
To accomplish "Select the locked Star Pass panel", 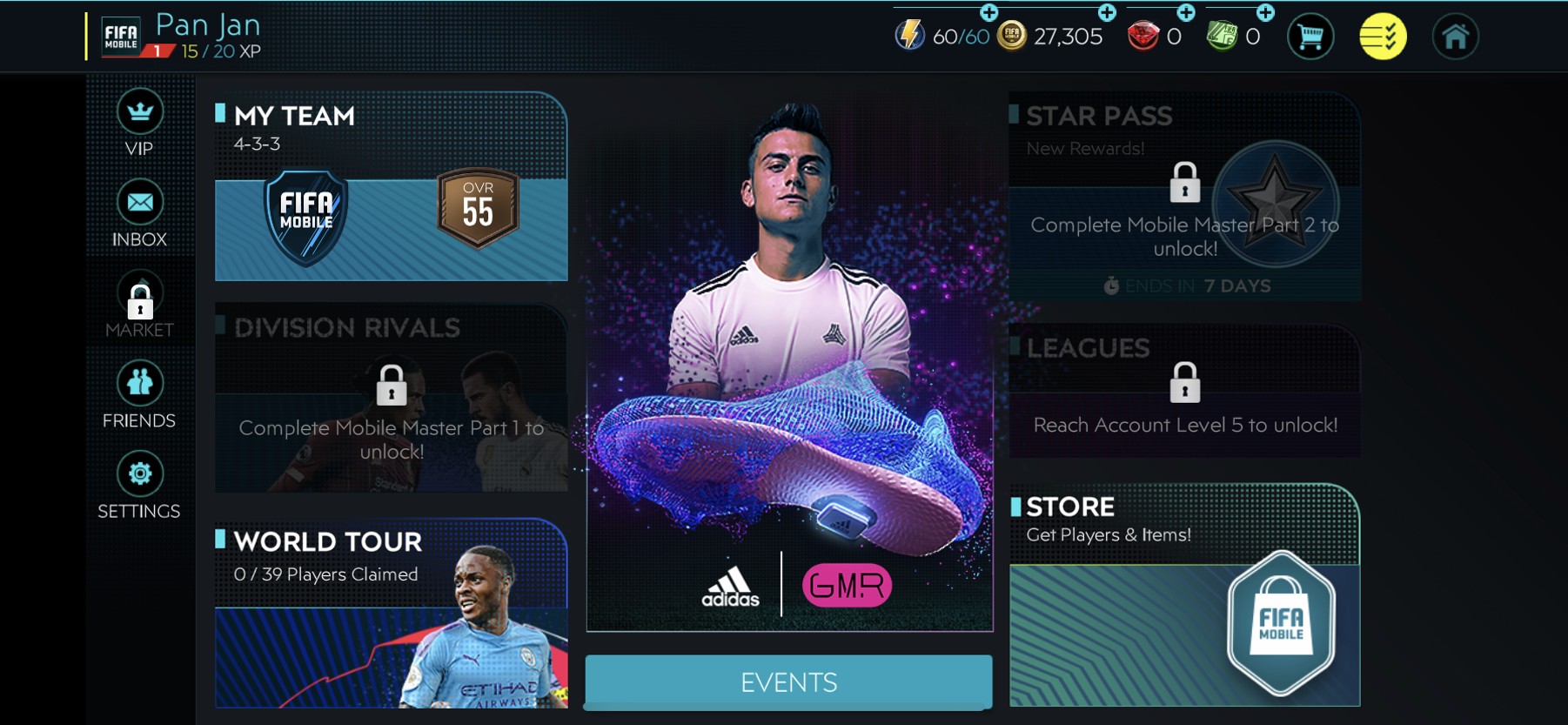I will (x=1184, y=196).
